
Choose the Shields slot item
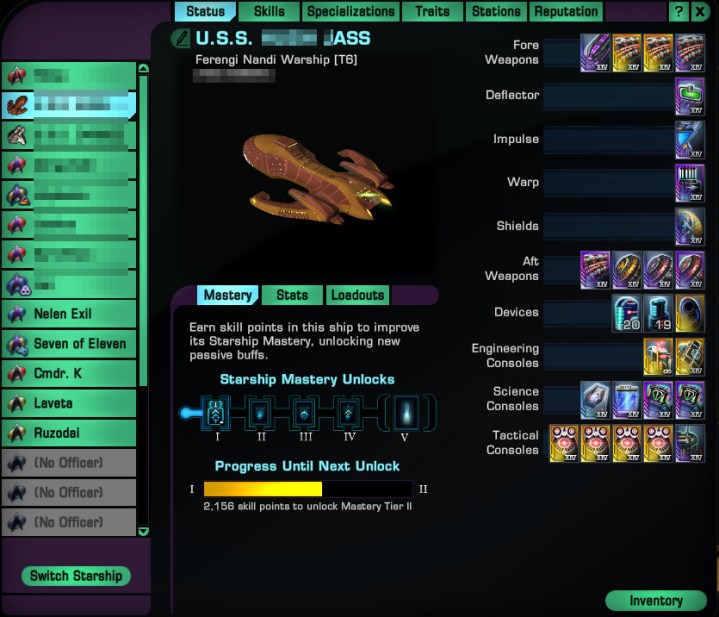[690, 226]
